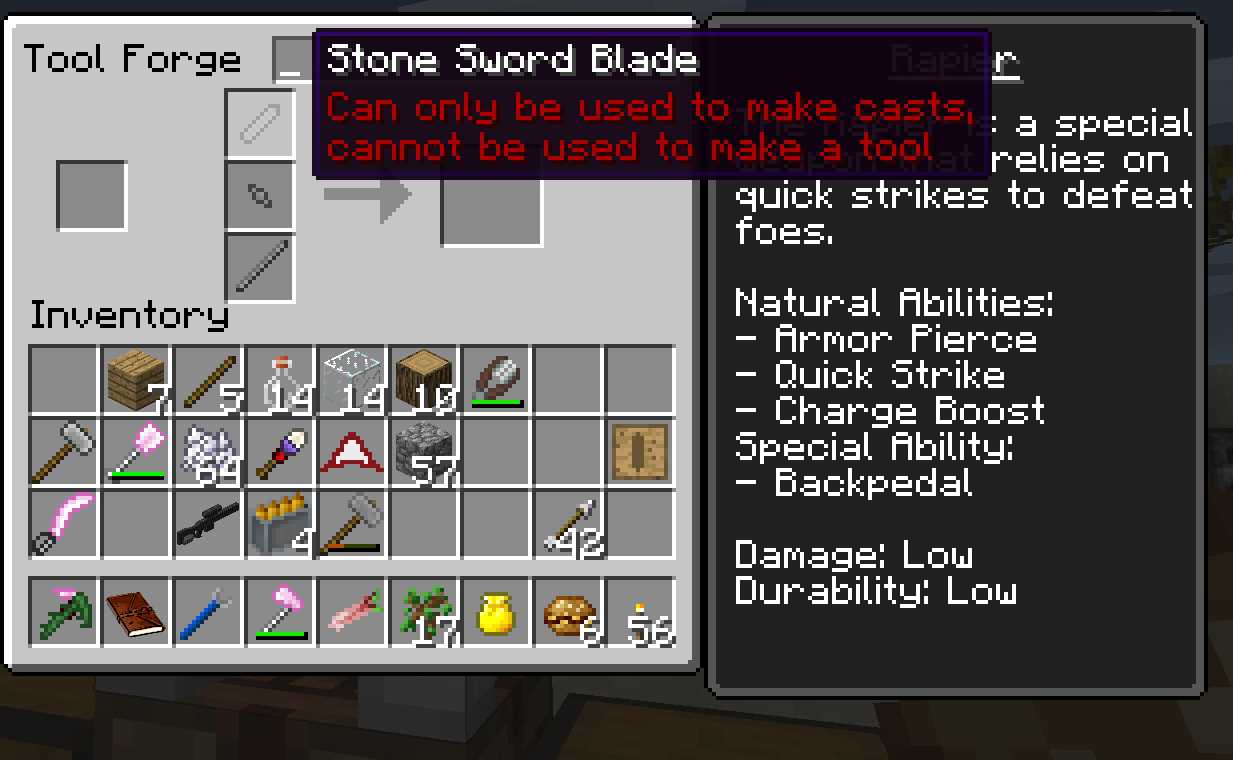Grab the oak log stack
The height and width of the screenshot is (760, 1233).
point(424,380)
